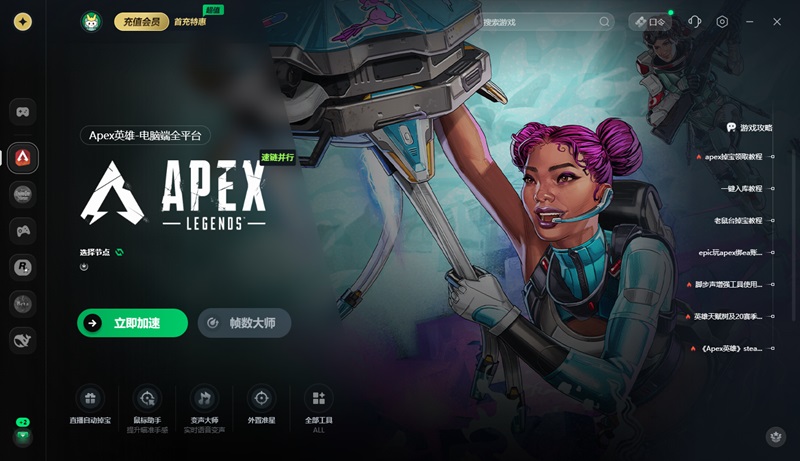
Task: Open the 外置准星 external crosshair tool
Action: pyautogui.click(x=261, y=405)
